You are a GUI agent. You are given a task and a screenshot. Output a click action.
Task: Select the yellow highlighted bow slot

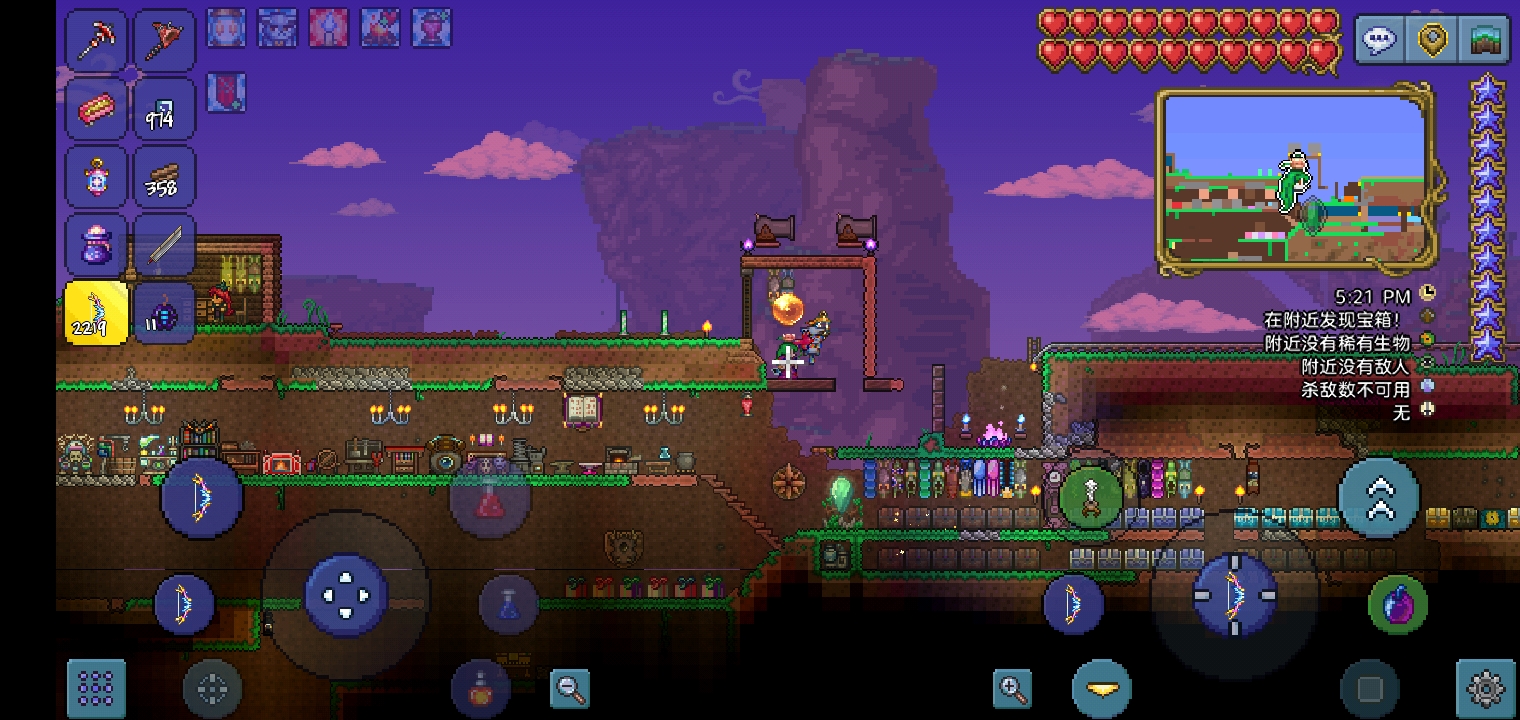97,313
